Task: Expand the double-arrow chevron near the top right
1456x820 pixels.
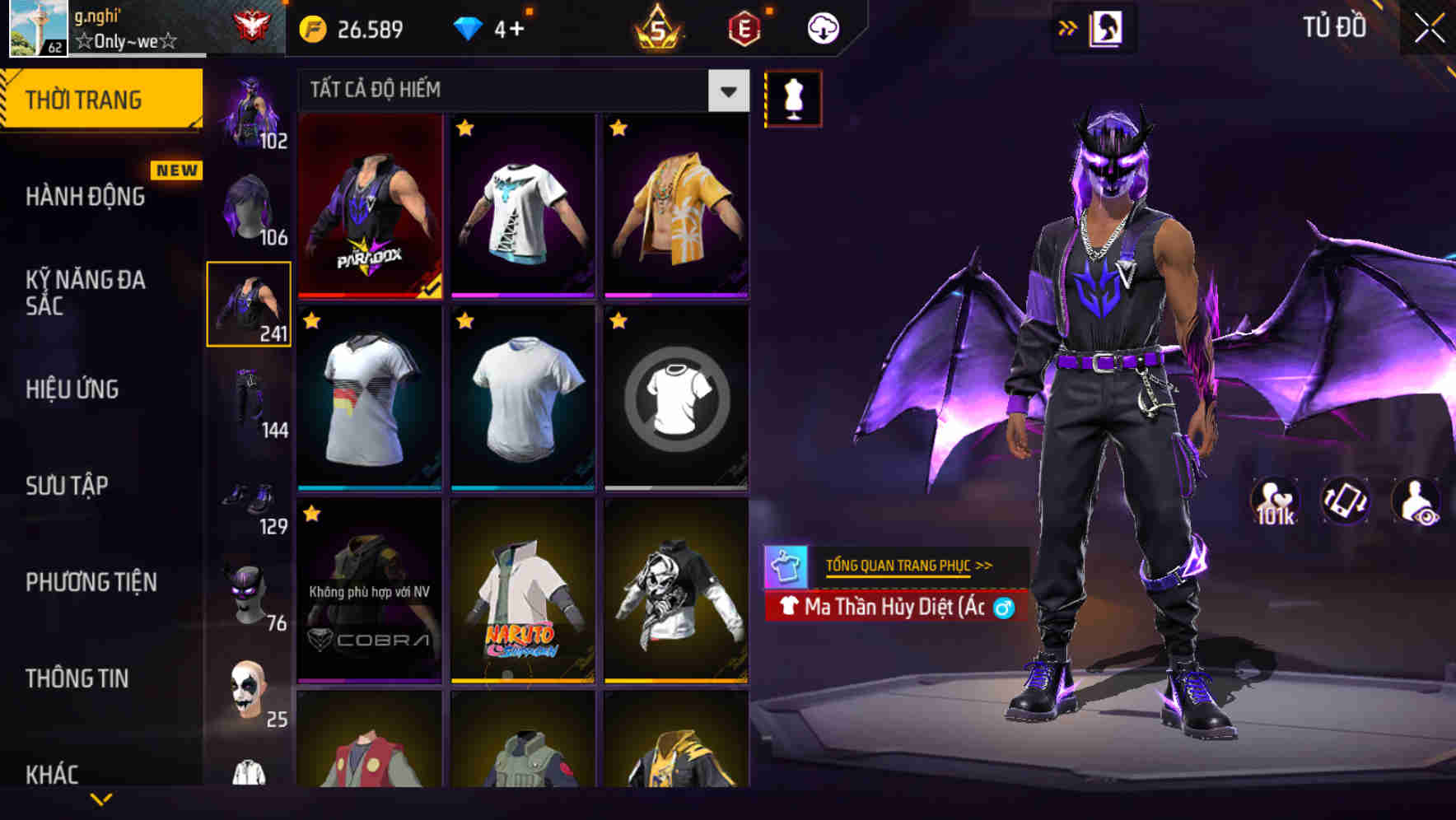Action: click(1066, 27)
